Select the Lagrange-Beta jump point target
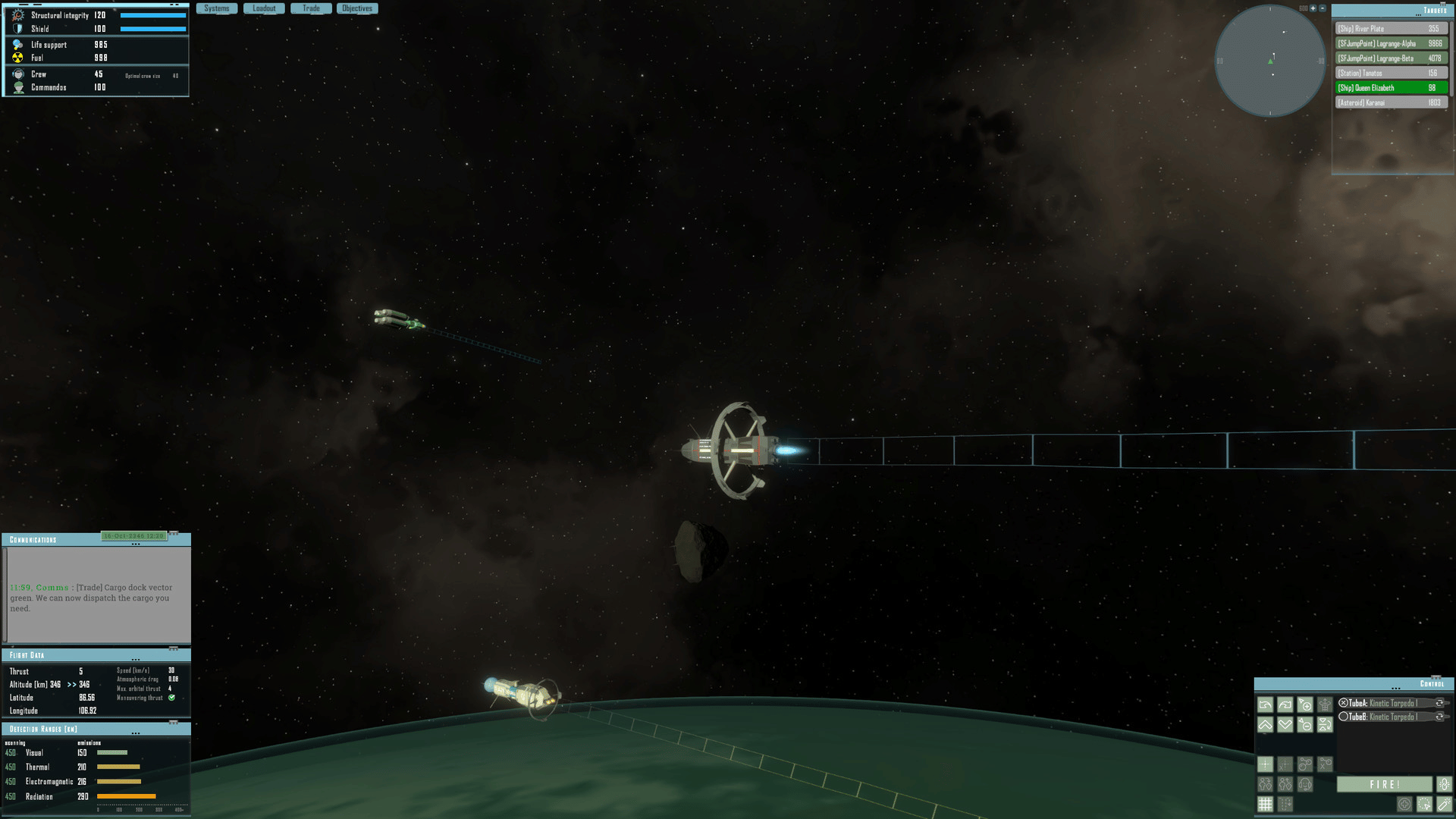The height and width of the screenshot is (819, 1456). coord(1391,58)
